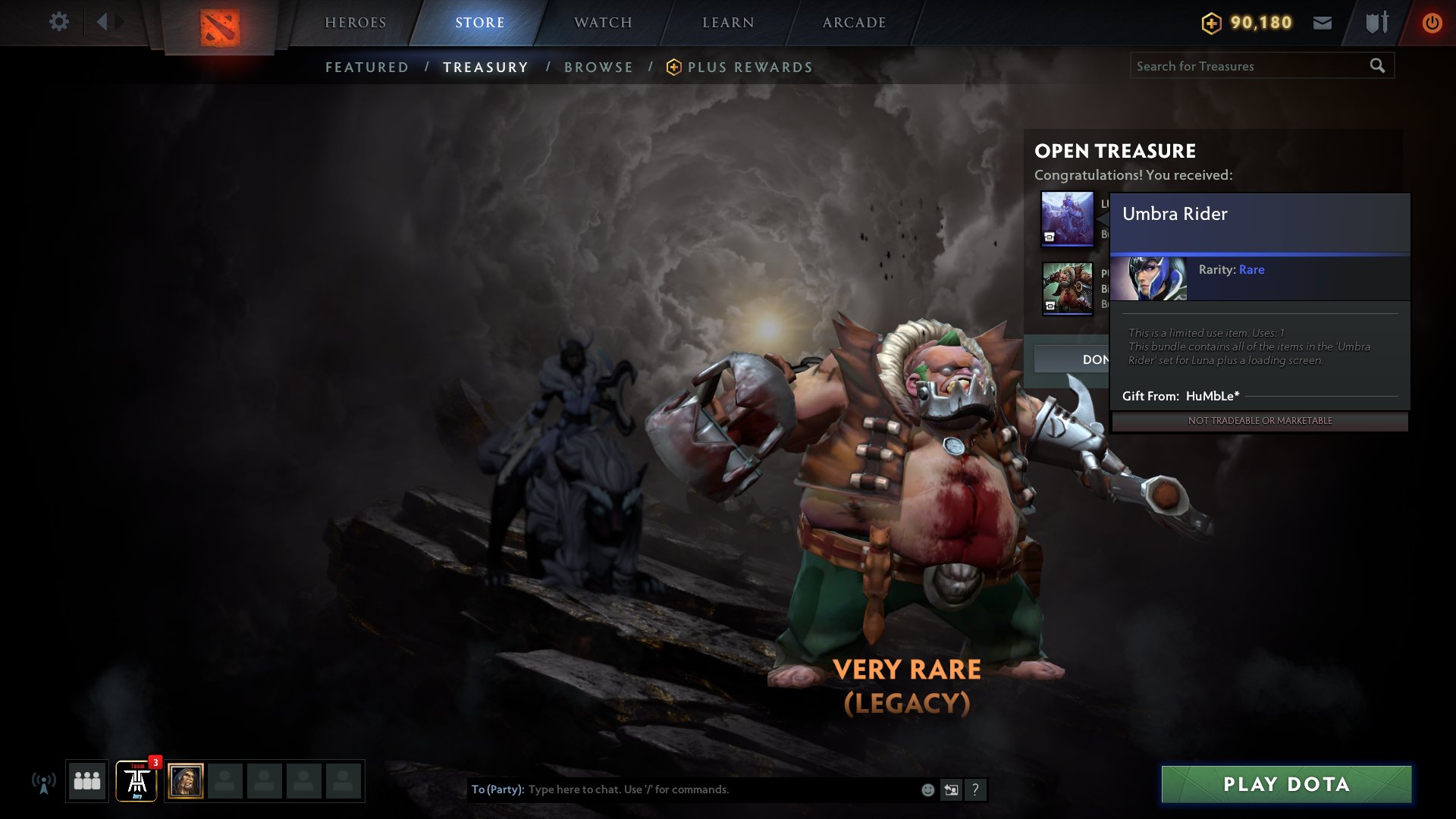This screenshot has height=819, width=1456.
Task: Click the orange power button icon
Action: (1432, 23)
